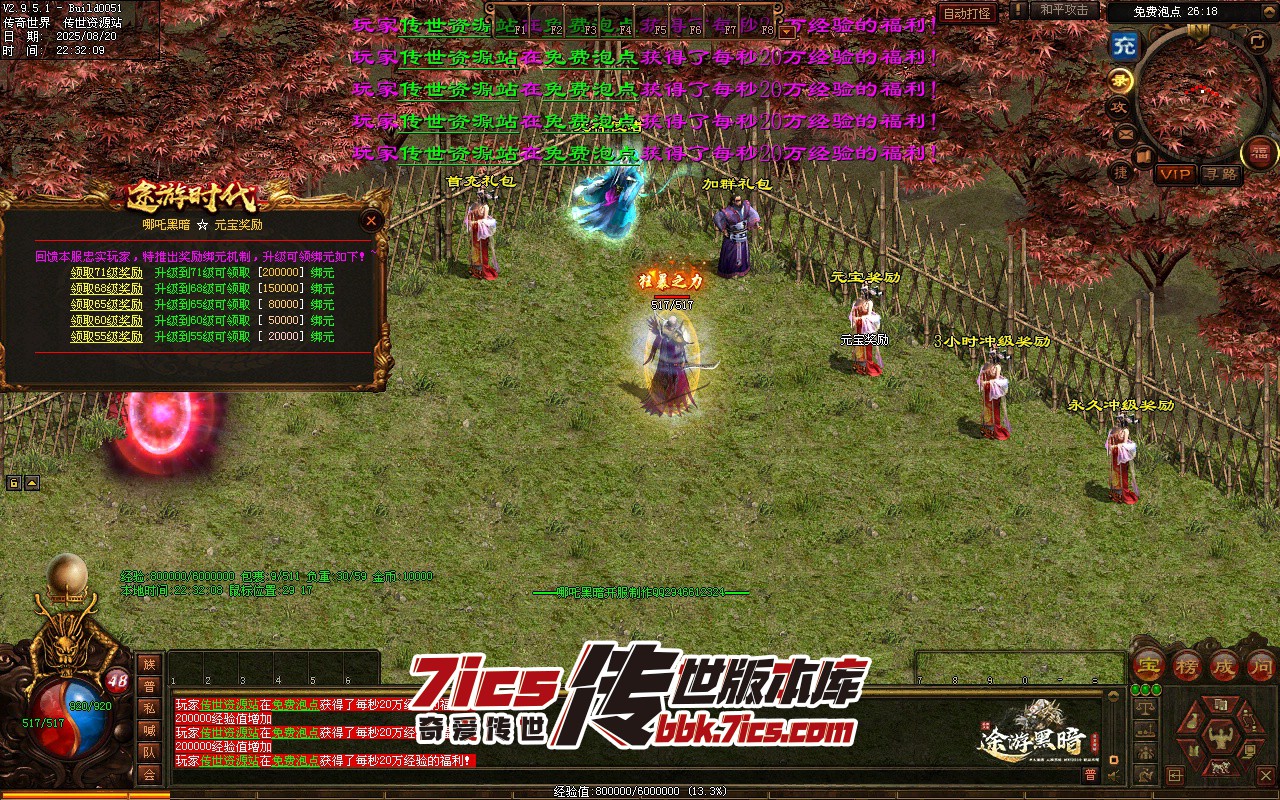1280x800 pixels.
Task: Open the envelope mail icon
Action: click(1125, 133)
